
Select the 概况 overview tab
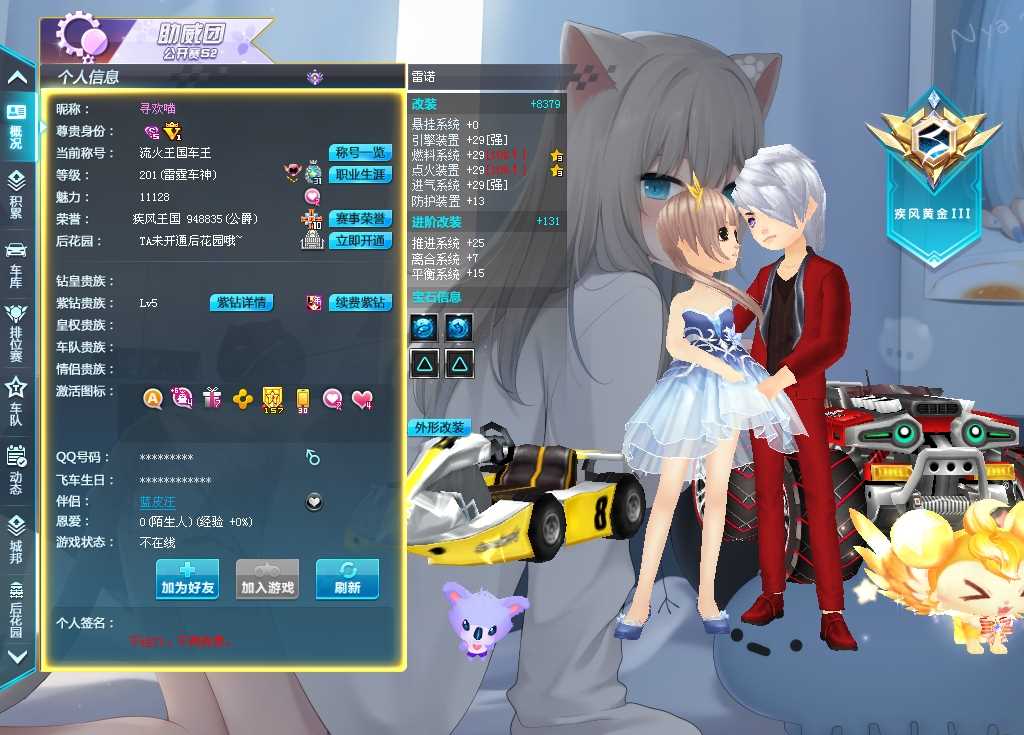coord(16,124)
